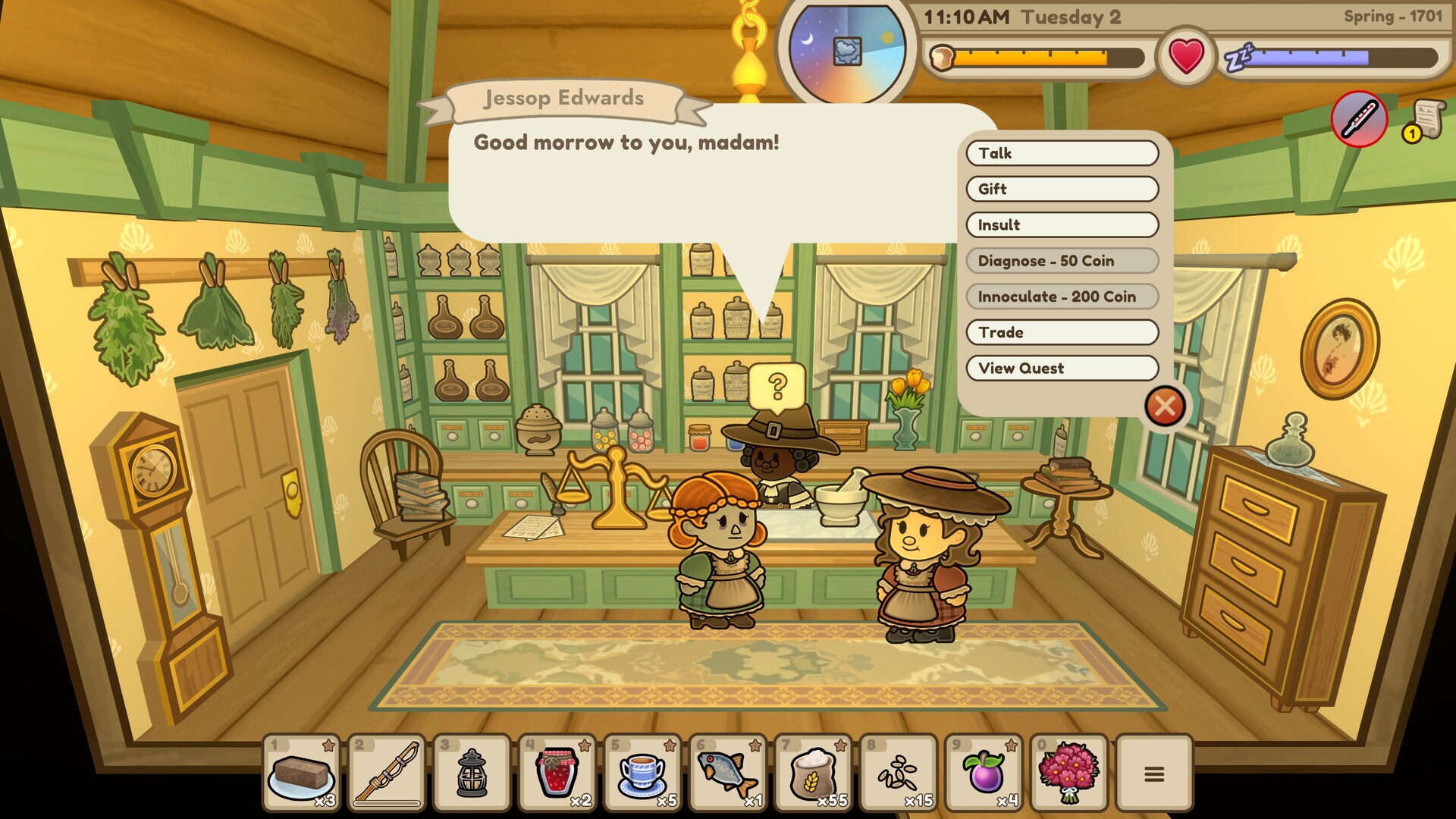Click the Insult option
The width and height of the screenshot is (1456, 819).
point(1062,224)
